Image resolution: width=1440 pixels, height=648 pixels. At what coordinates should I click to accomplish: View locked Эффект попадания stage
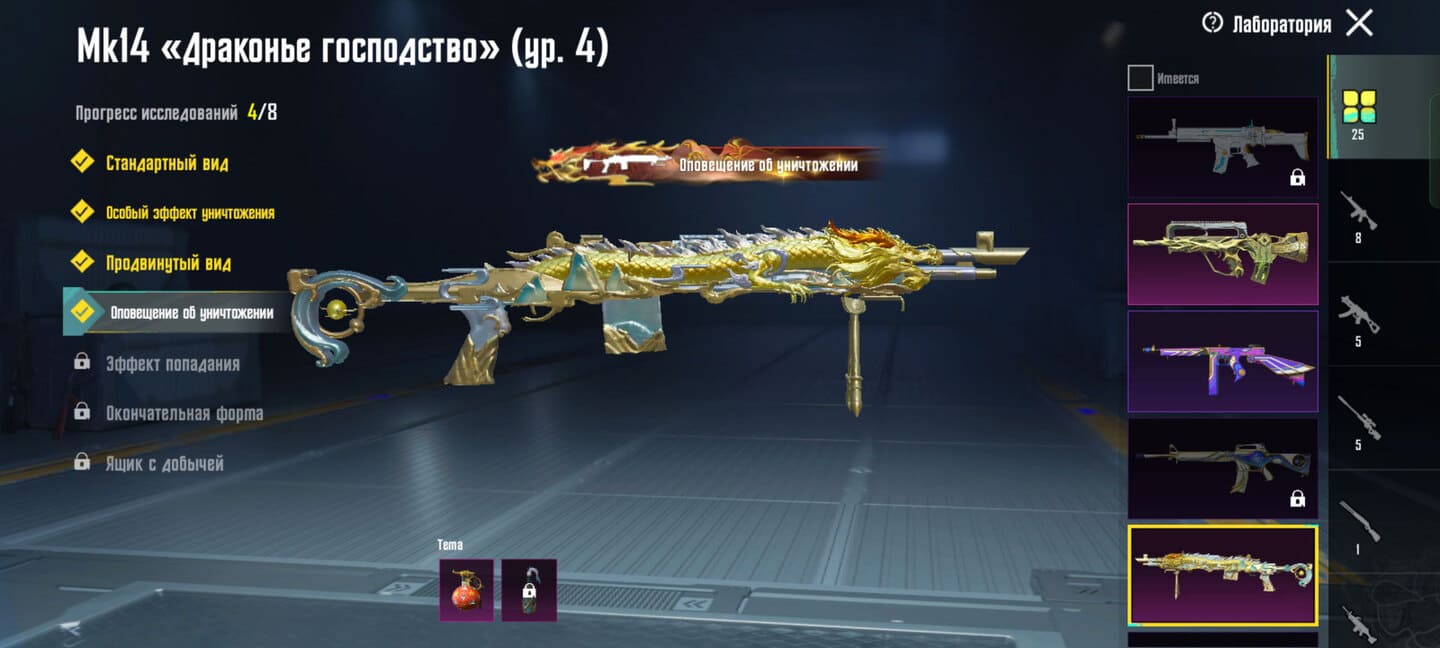(172, 363)
